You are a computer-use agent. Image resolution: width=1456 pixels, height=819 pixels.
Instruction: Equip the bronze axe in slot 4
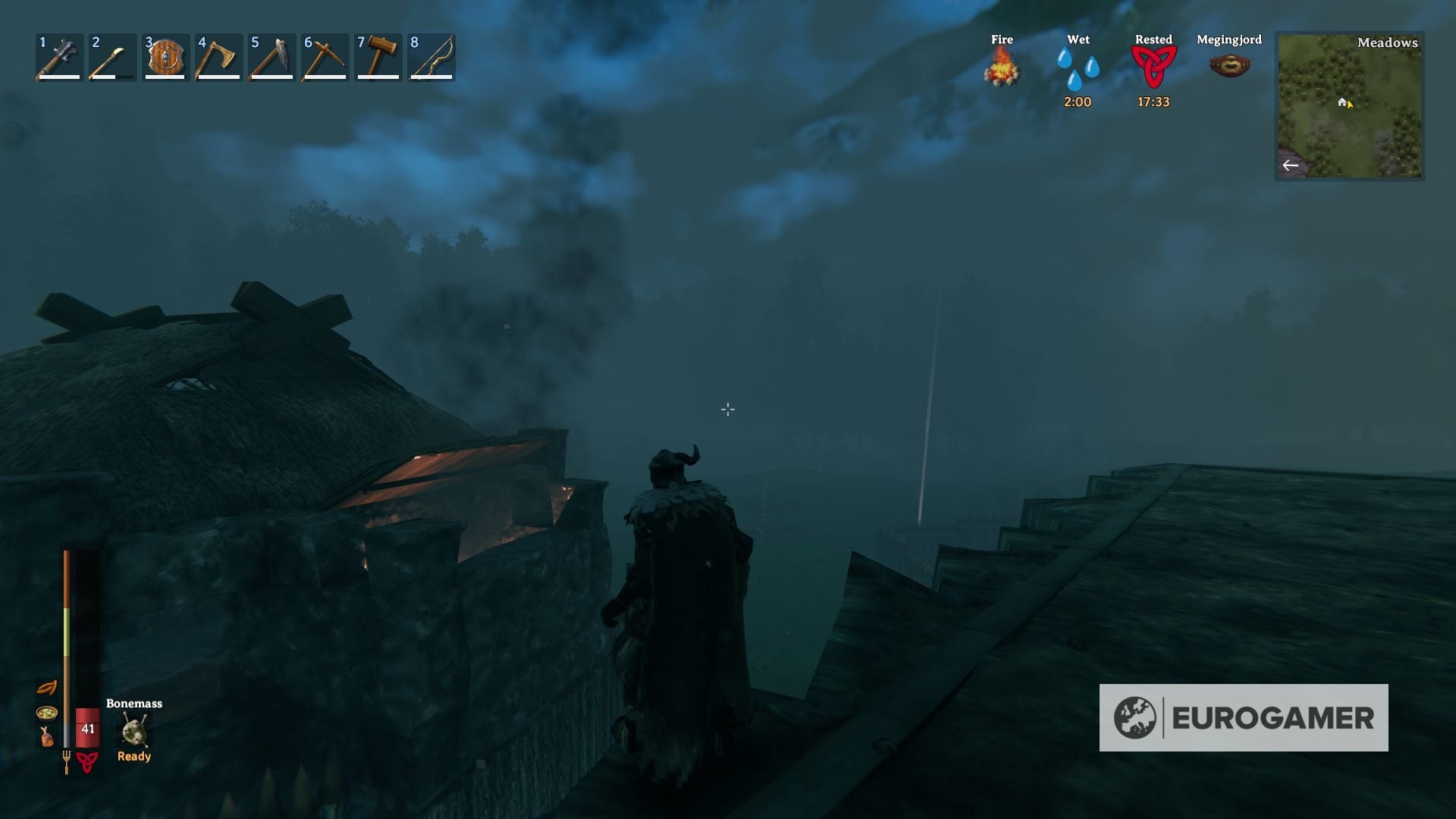pyautogui.click(x=216, y=57)
